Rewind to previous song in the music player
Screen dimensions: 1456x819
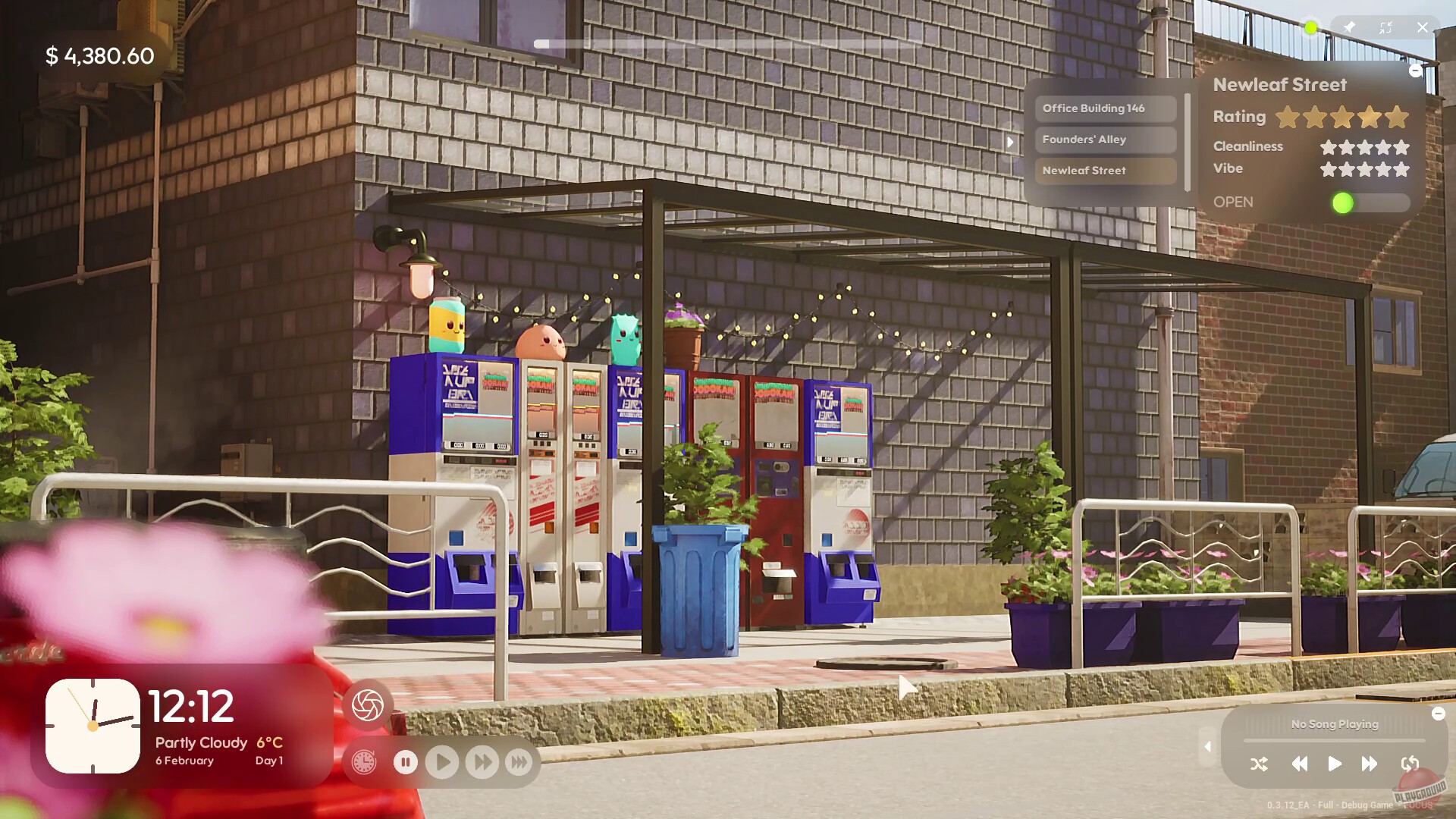tap(1299, 764)
